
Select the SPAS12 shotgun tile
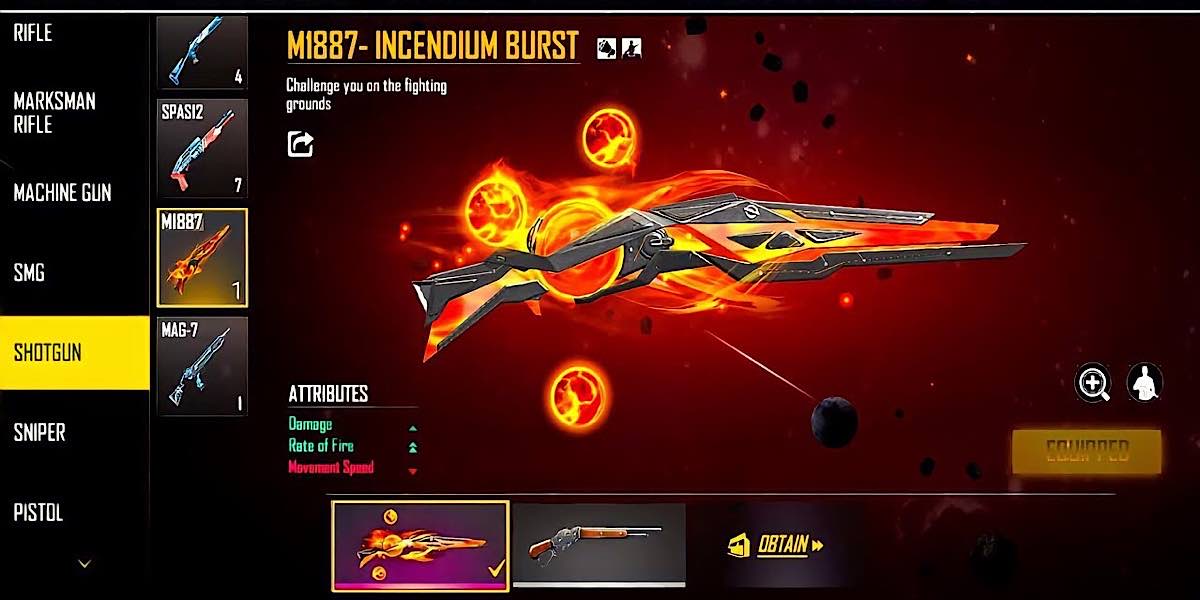202,148
